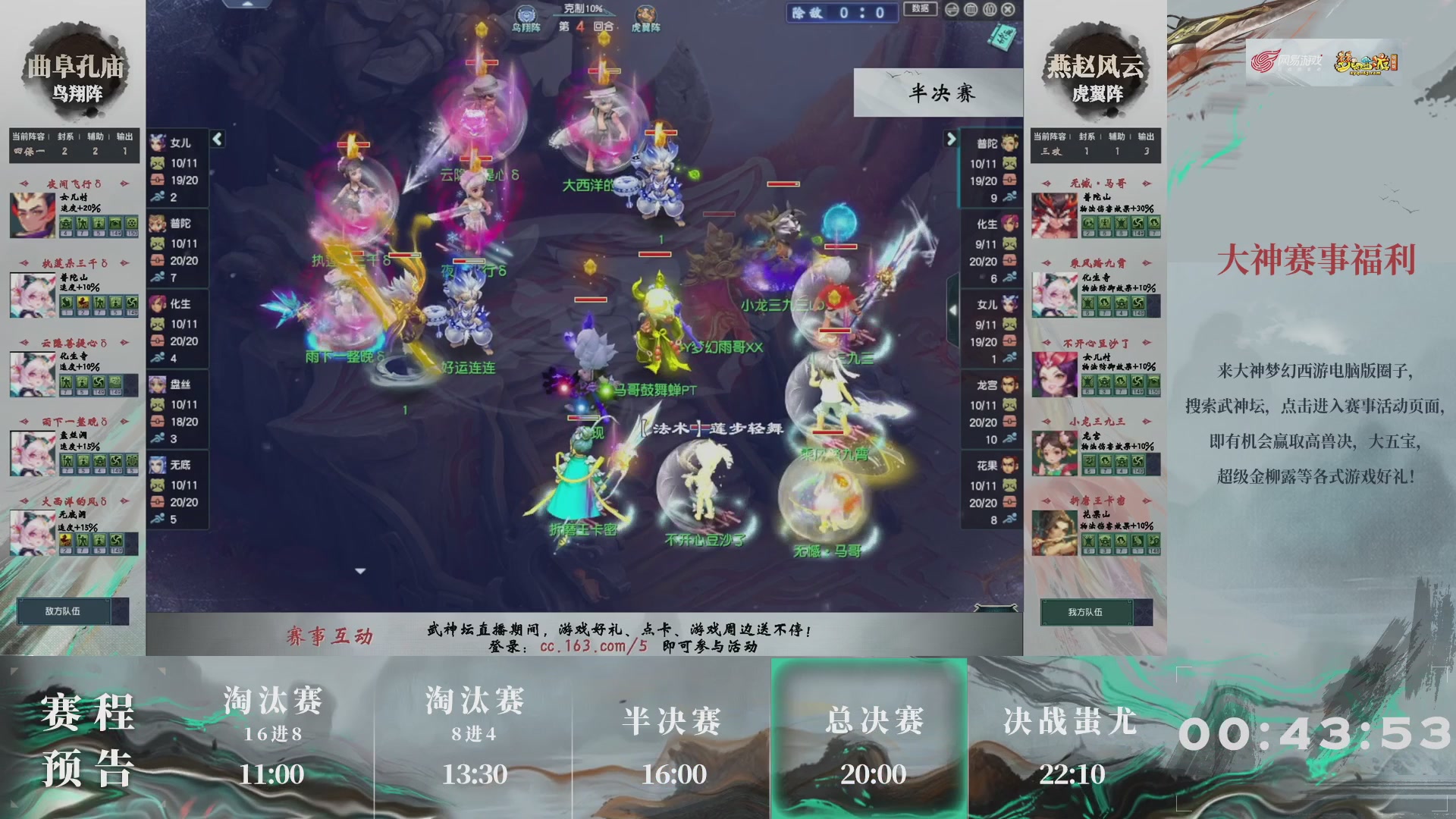1456x819 pixels.
Task: Open the drum-shaped circular icon in top toolbar
Action: pos(970,9)
